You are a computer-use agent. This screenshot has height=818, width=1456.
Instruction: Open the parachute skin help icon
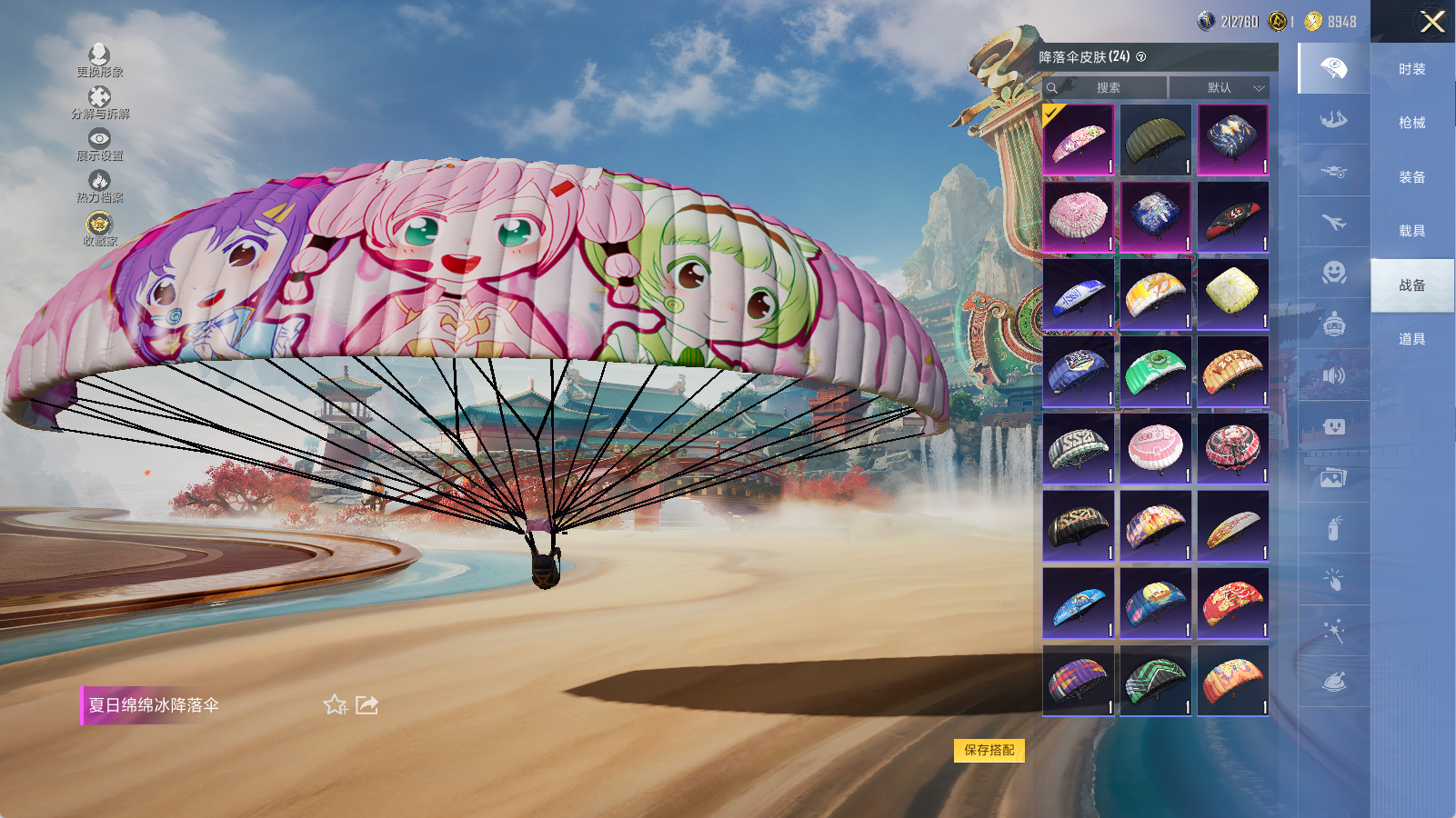point(1141,57)
